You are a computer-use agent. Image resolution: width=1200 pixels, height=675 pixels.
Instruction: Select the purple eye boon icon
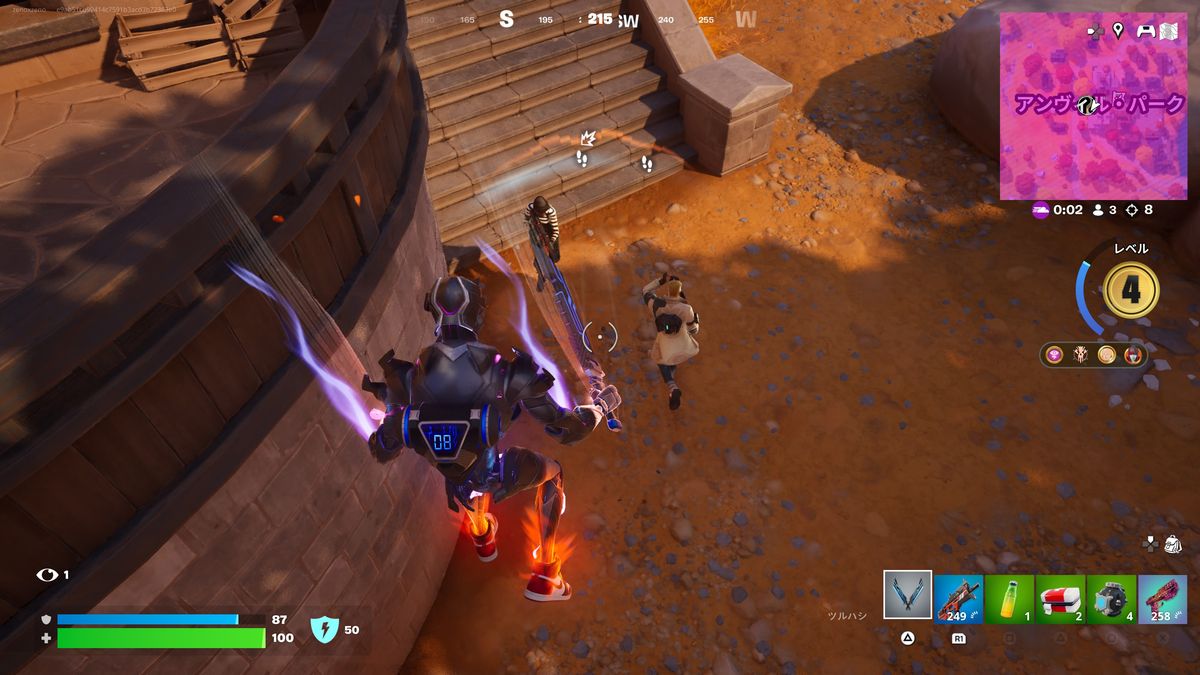coord(1055,354)
